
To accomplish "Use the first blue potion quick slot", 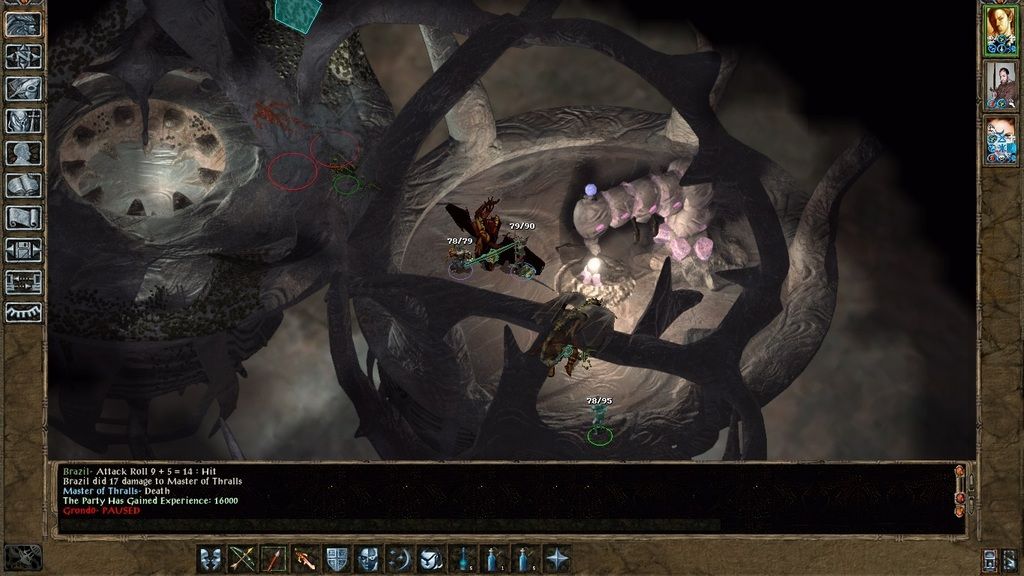I will pyautogui.click(x=464, y=559).
